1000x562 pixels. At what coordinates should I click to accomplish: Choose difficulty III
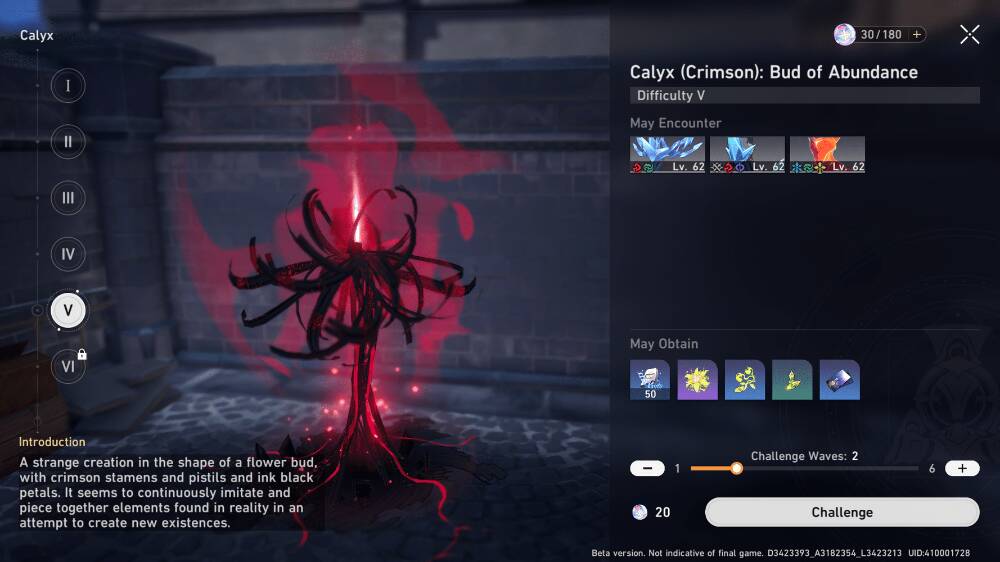[68, 198]
